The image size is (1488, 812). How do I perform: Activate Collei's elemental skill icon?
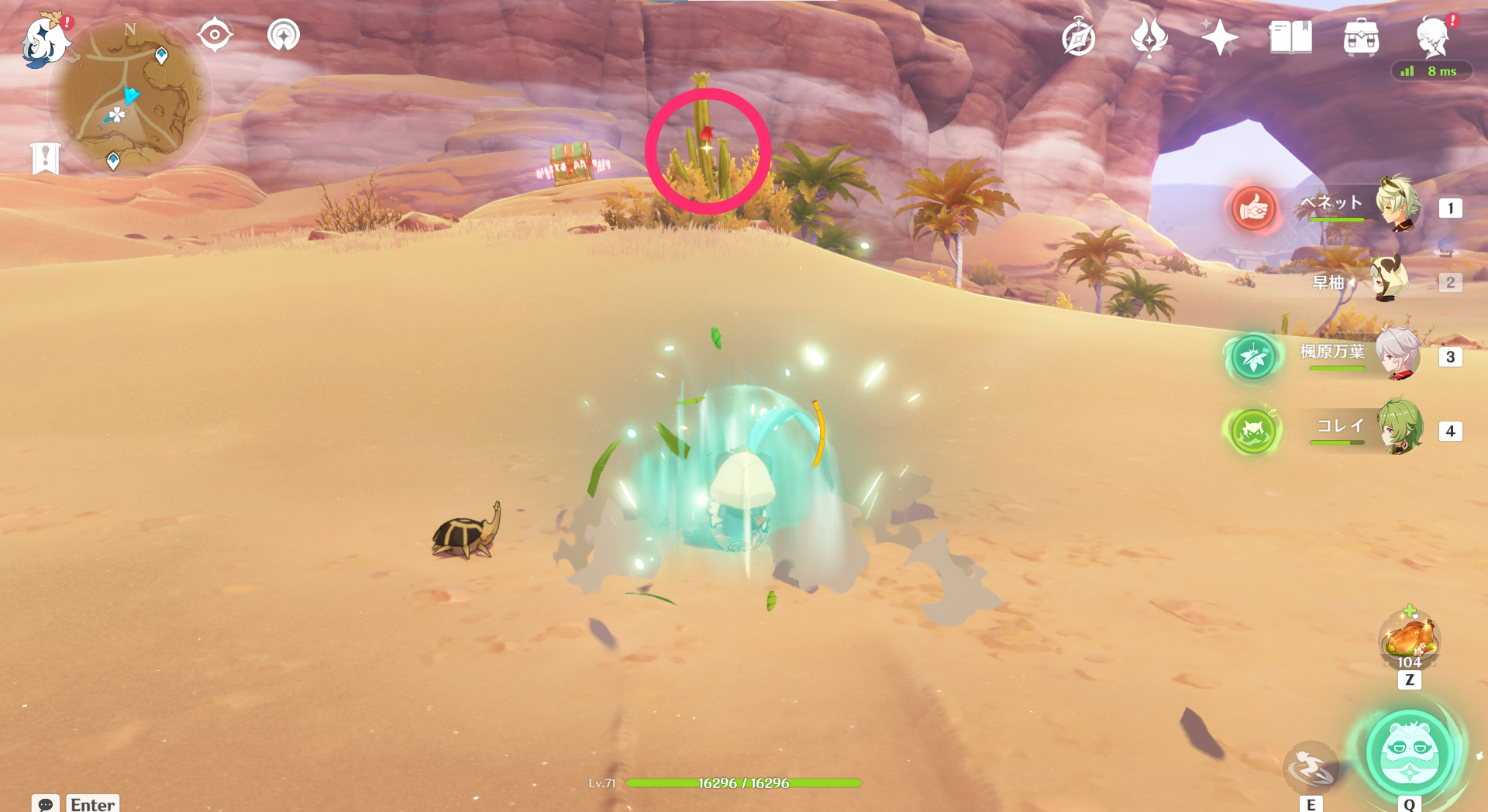1252,432
